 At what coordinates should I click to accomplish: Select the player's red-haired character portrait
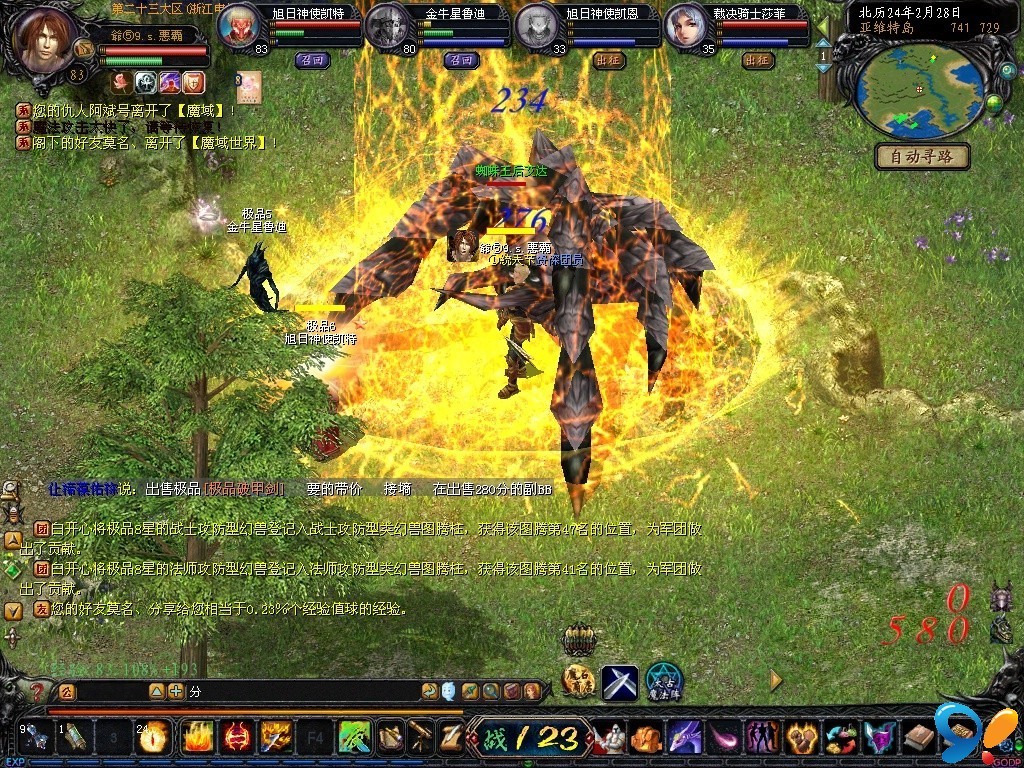pyautogui.click(x=45, y=42)
